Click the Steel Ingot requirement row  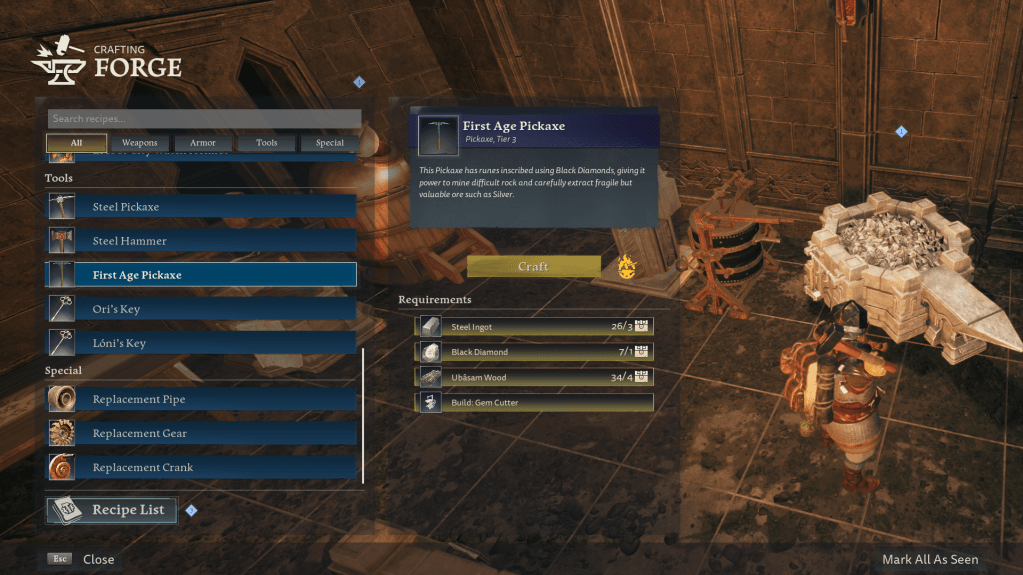coord(534,326)
